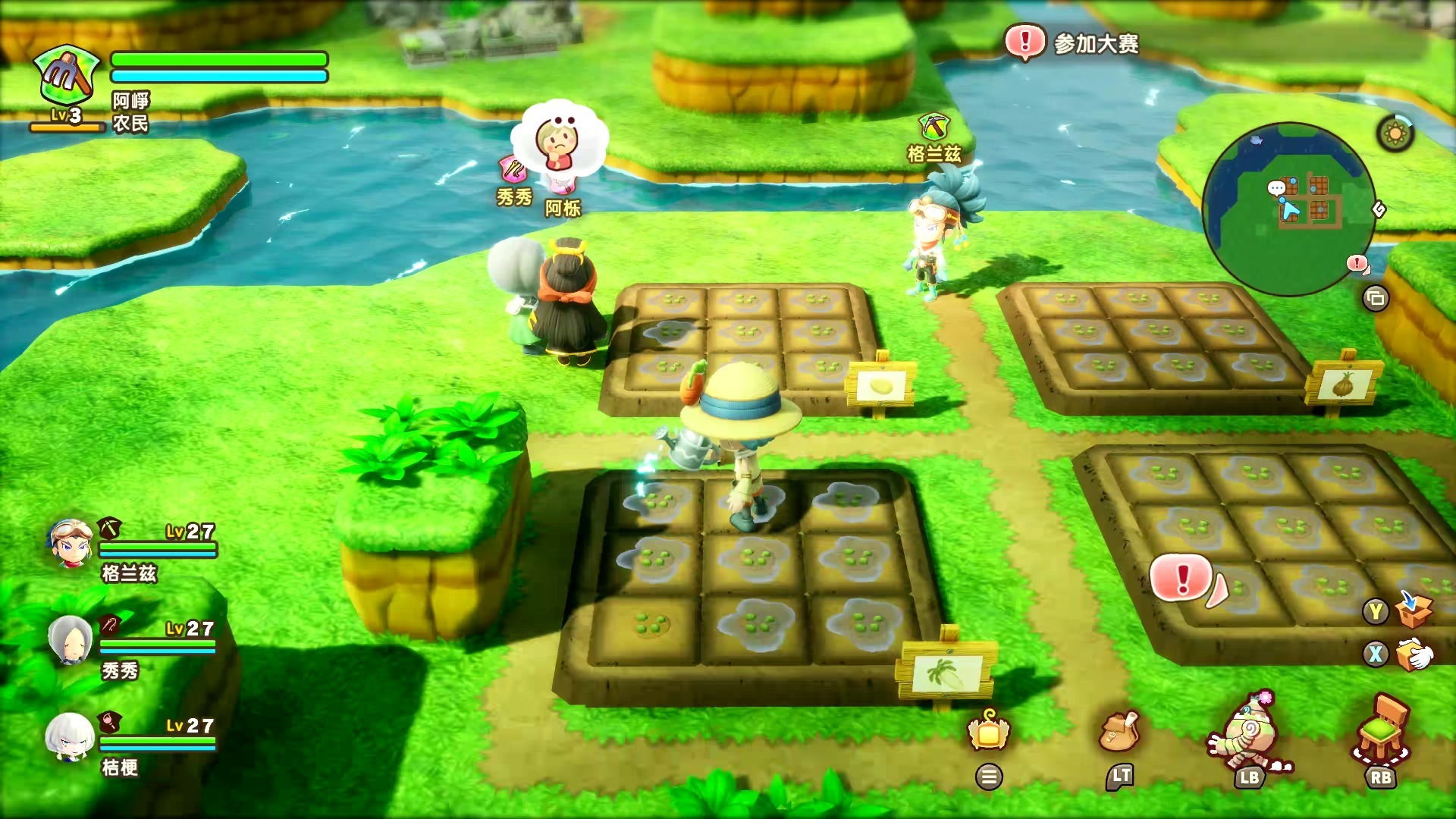Open the item pouch icon

click(x=1119, y=732)
